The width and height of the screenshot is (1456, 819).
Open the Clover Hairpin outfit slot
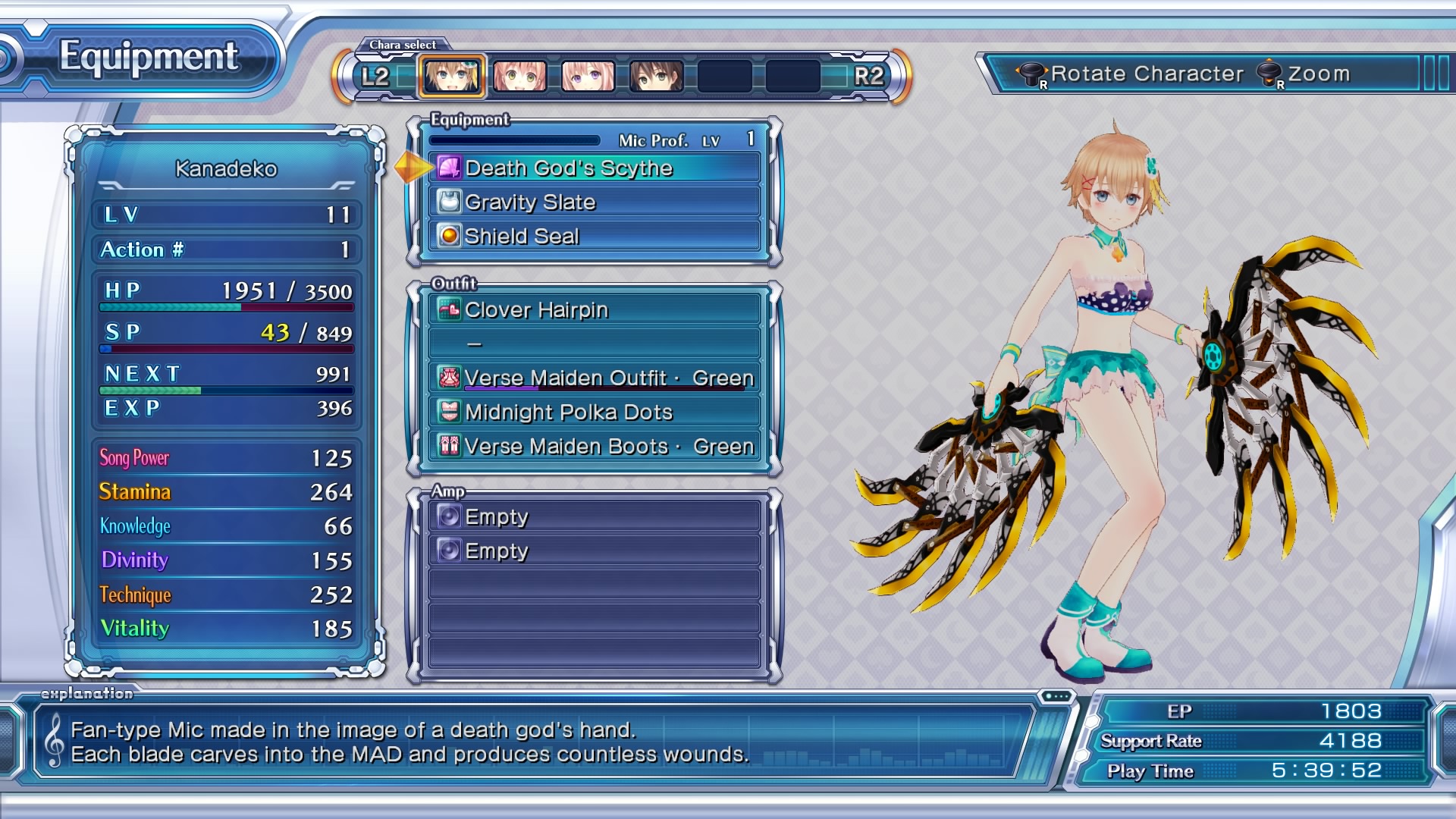(595, 309)
